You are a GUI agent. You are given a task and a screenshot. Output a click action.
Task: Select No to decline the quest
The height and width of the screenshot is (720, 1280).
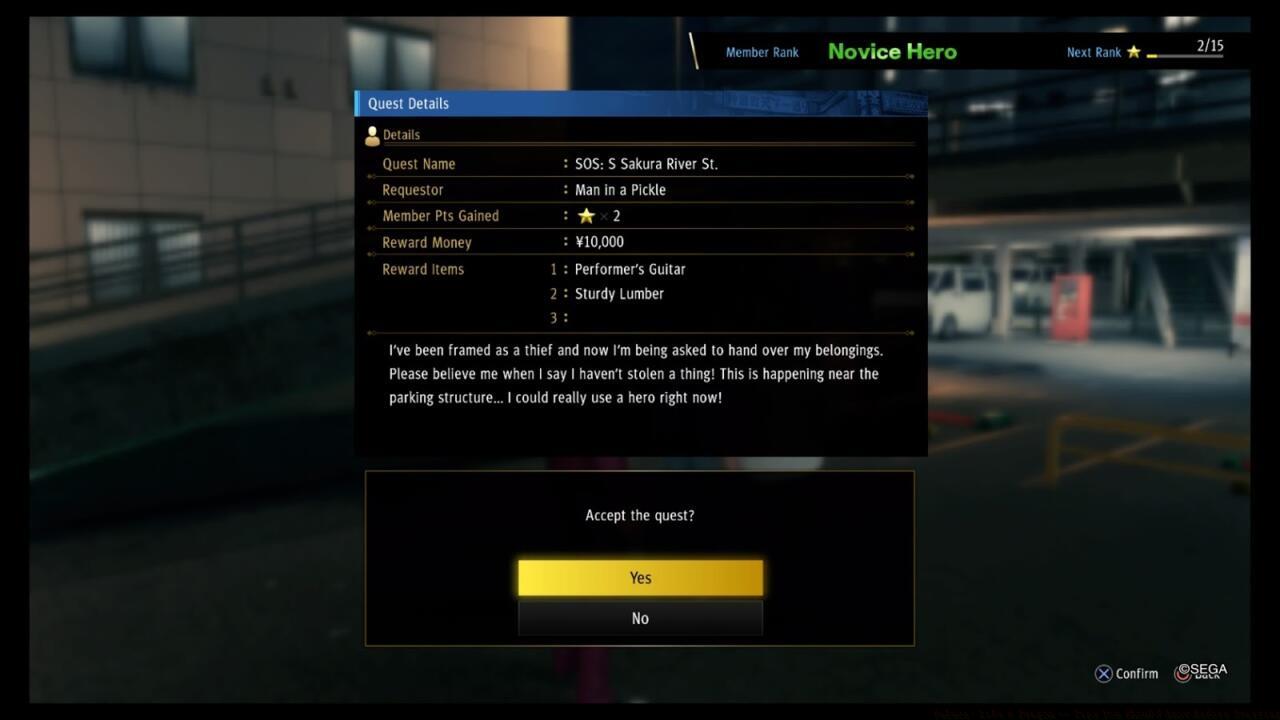coord(639,618)
